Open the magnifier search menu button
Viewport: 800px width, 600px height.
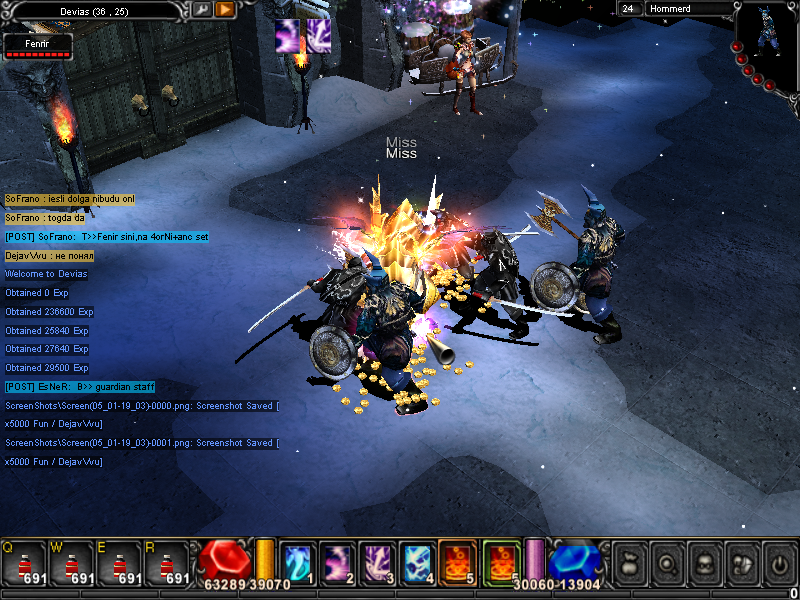click(x=664, y=563)
